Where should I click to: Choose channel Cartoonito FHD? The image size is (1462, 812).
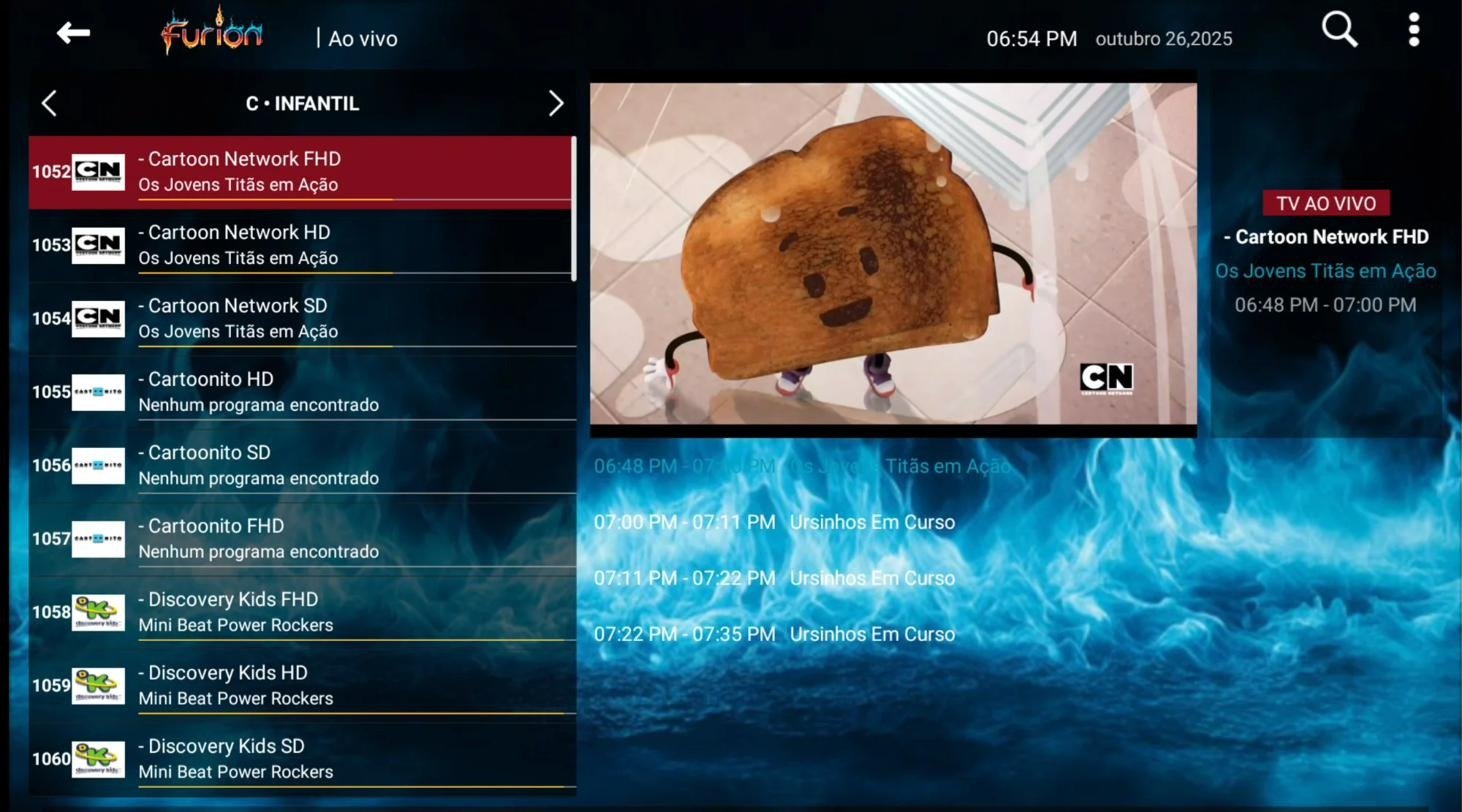(x=301, y=539)
